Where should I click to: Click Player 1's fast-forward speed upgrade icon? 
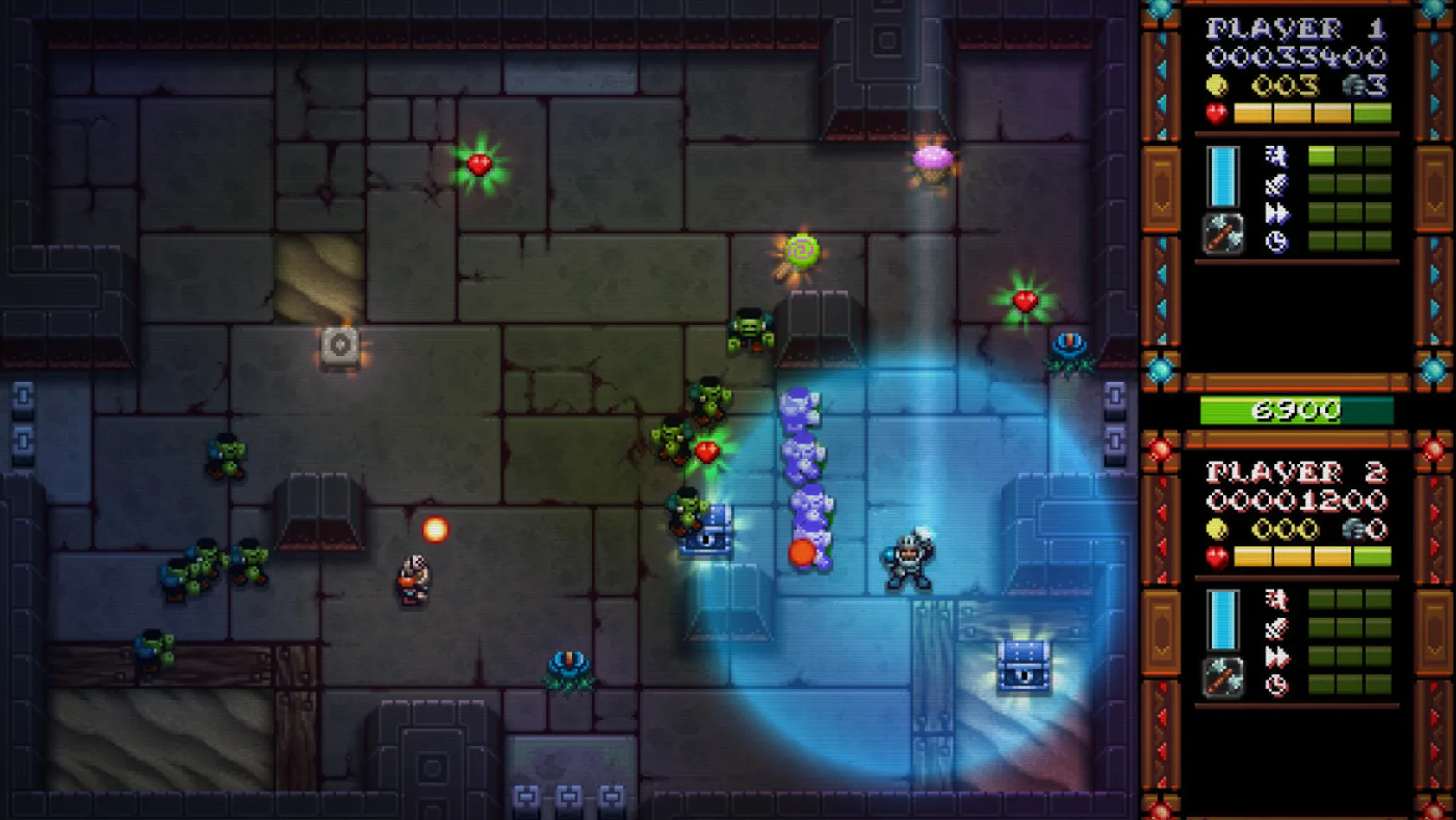1277,214
